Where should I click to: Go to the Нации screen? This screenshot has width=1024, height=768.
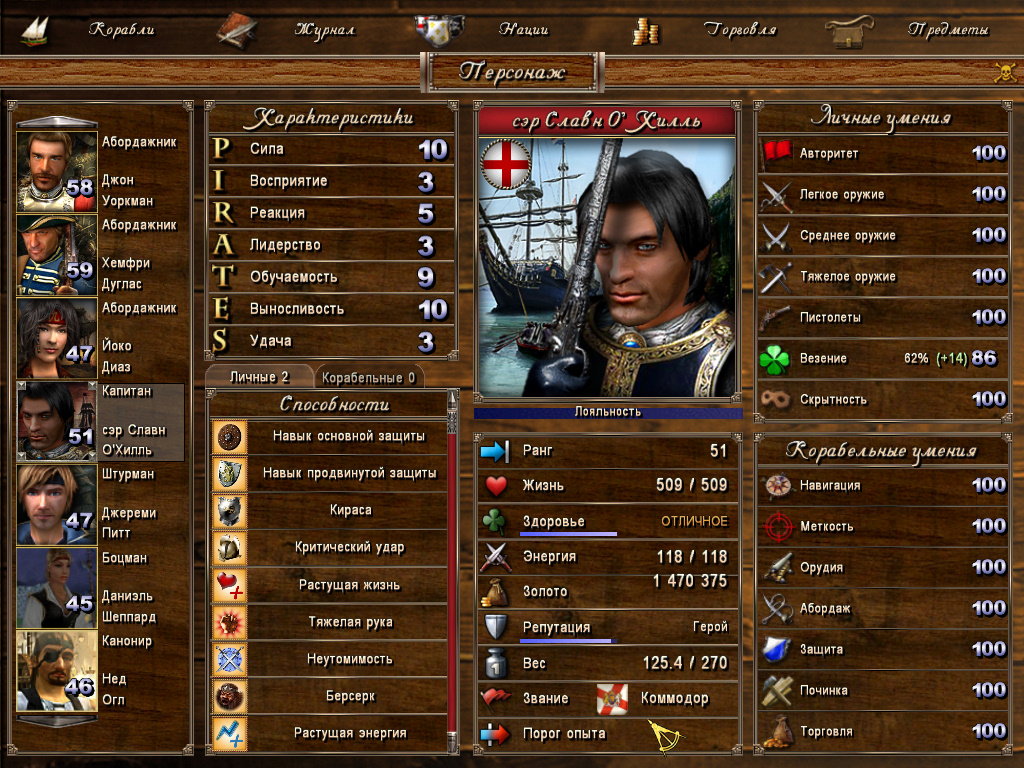(525, 30)
